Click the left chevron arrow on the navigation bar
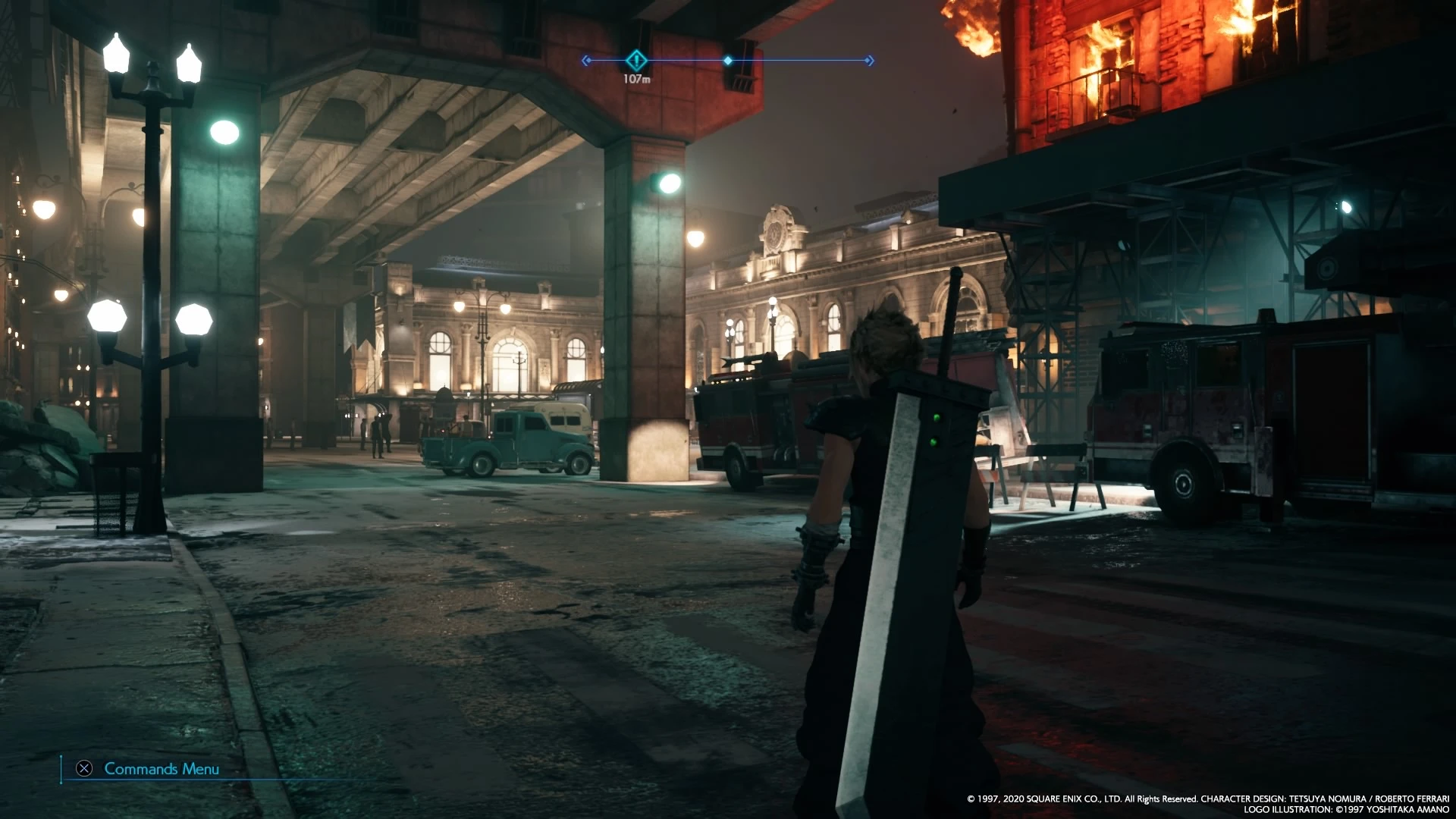Image resolution: width=1456 pixels, height=819 pixels. pos(584,61)
